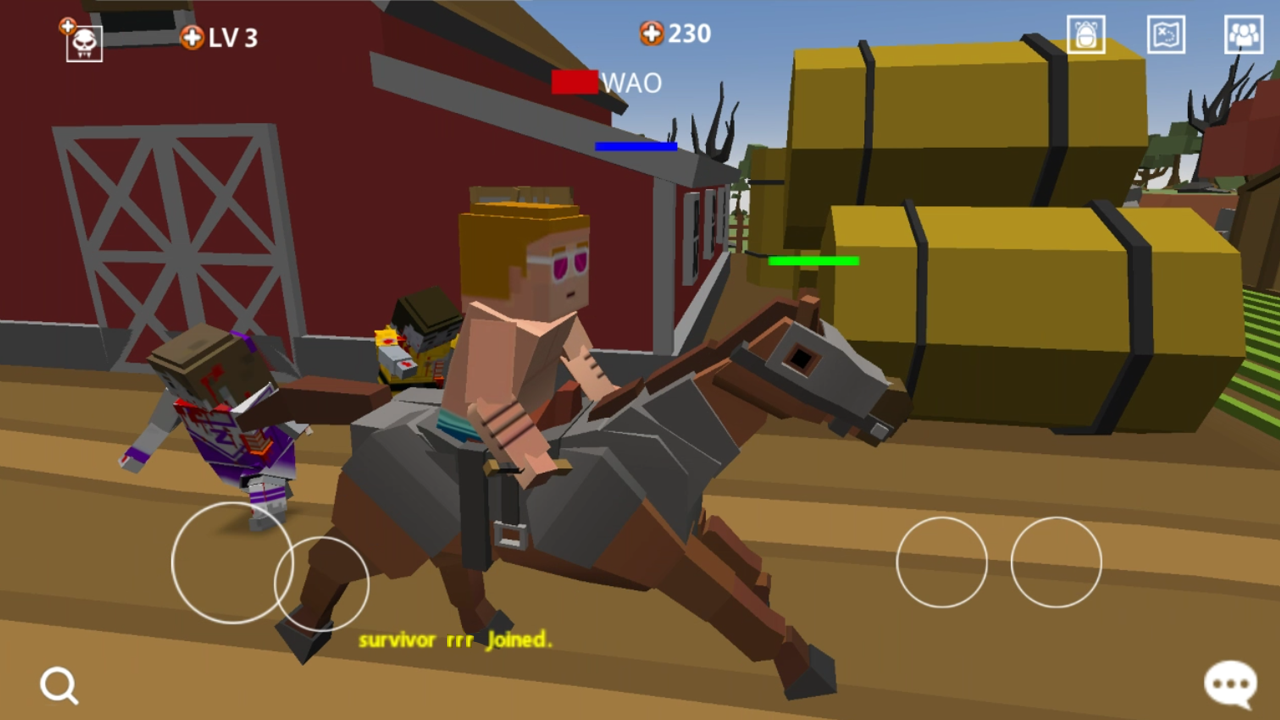
Task: Click the survivor rrr Joined message
Action: [x=456, y=640]
